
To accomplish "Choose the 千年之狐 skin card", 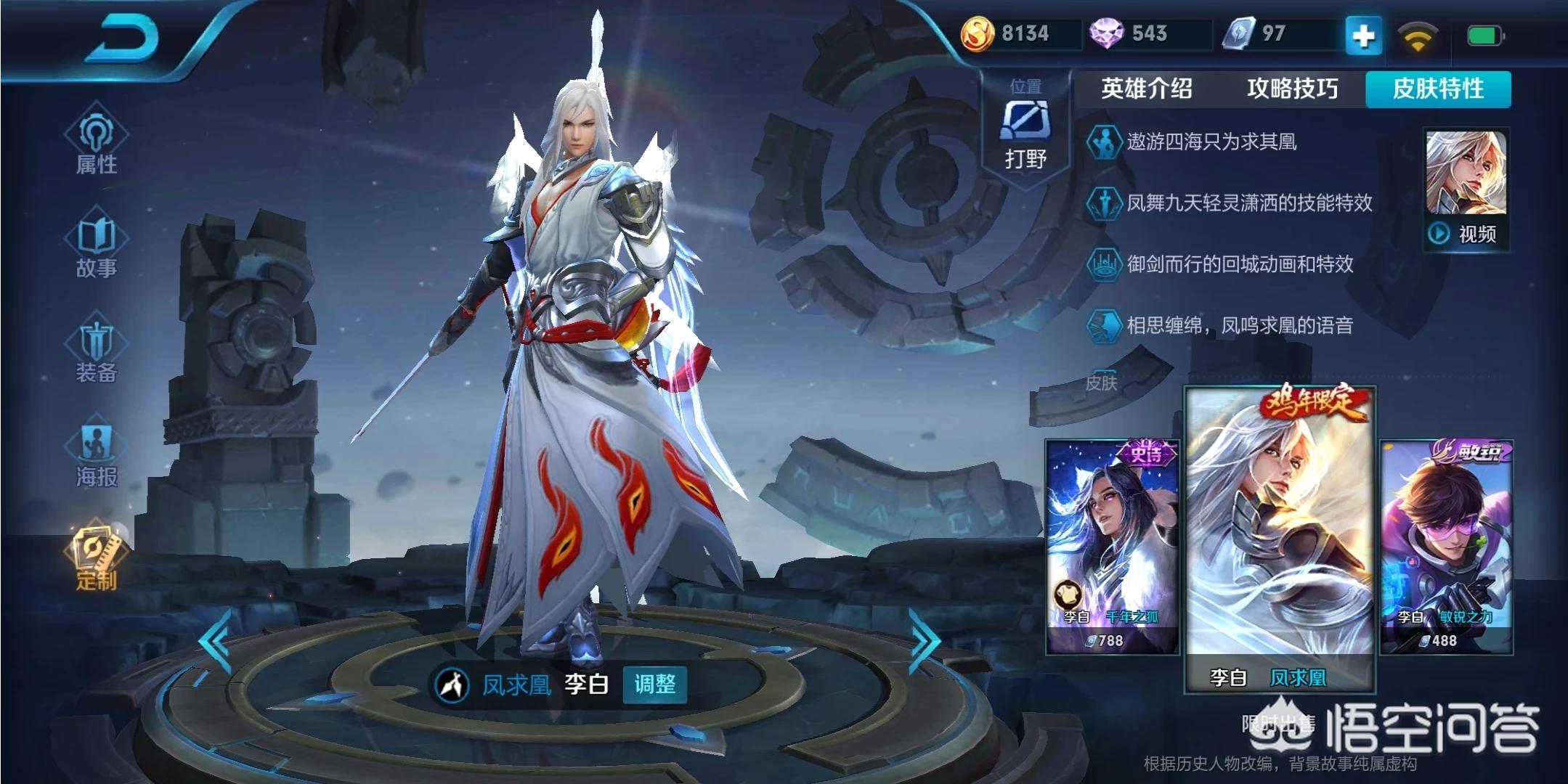I will click(1112, 546).
